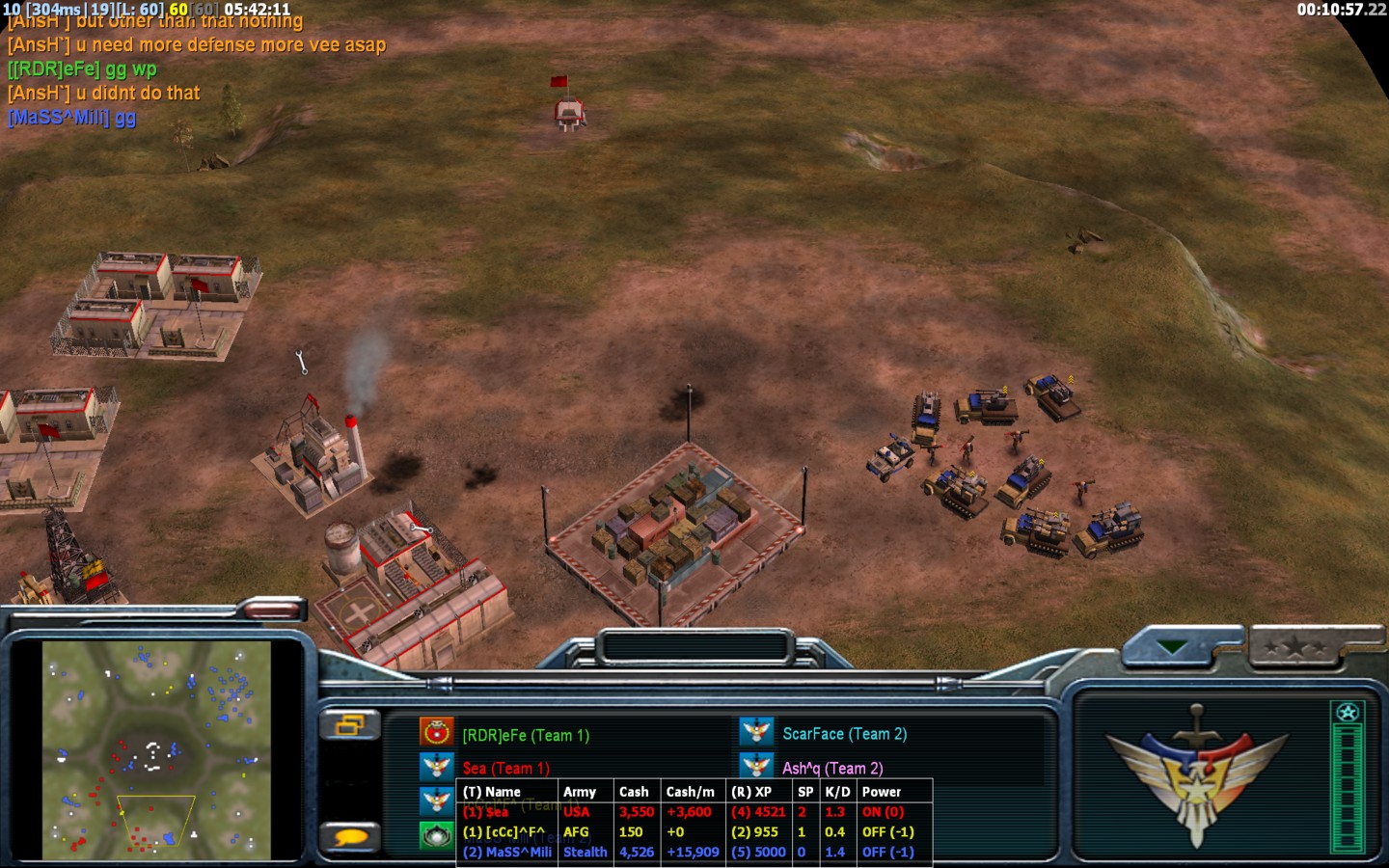Viewport: 1389px width, 868px height.
Task: Collapse control bar with green arrow
Action: point(1173,647)
